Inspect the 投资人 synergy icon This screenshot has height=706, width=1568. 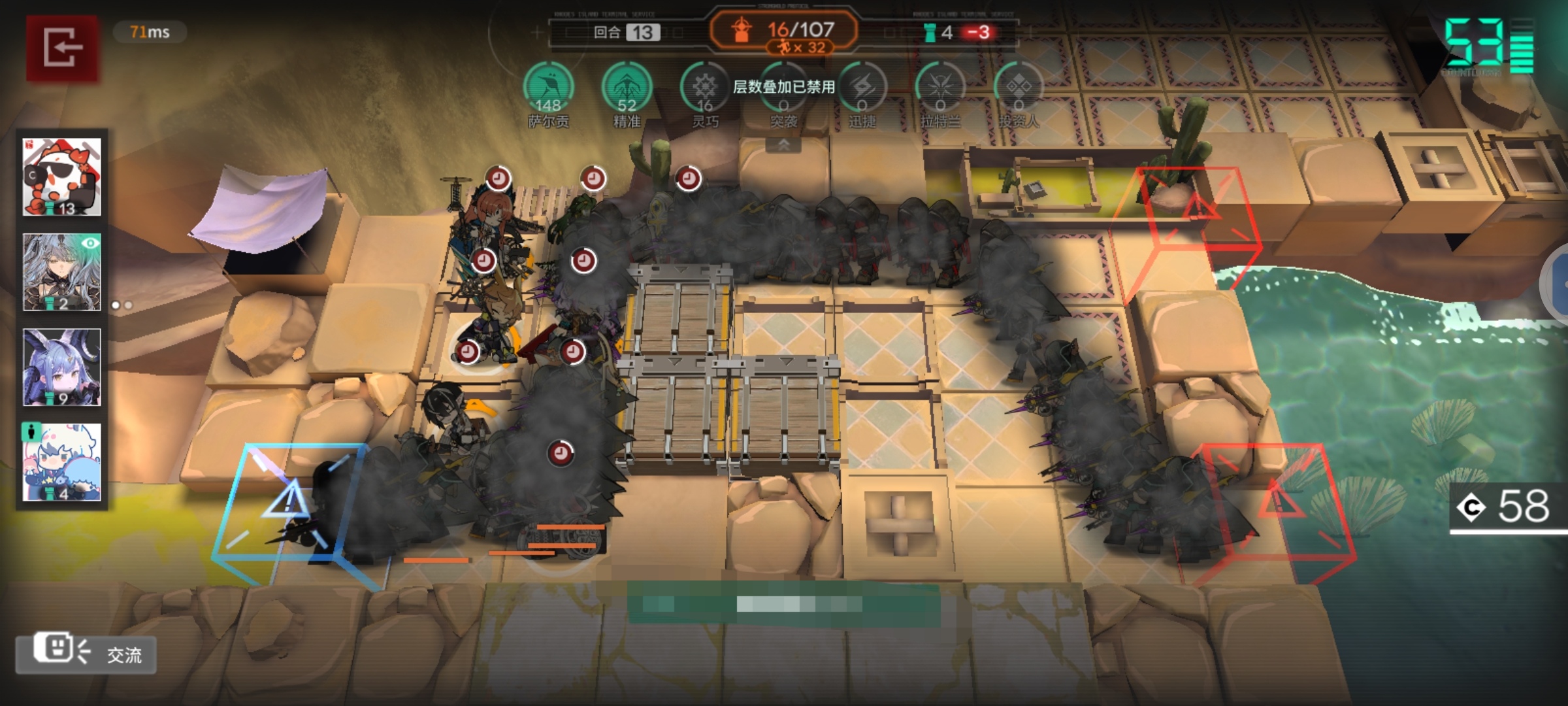(1019, 88)
